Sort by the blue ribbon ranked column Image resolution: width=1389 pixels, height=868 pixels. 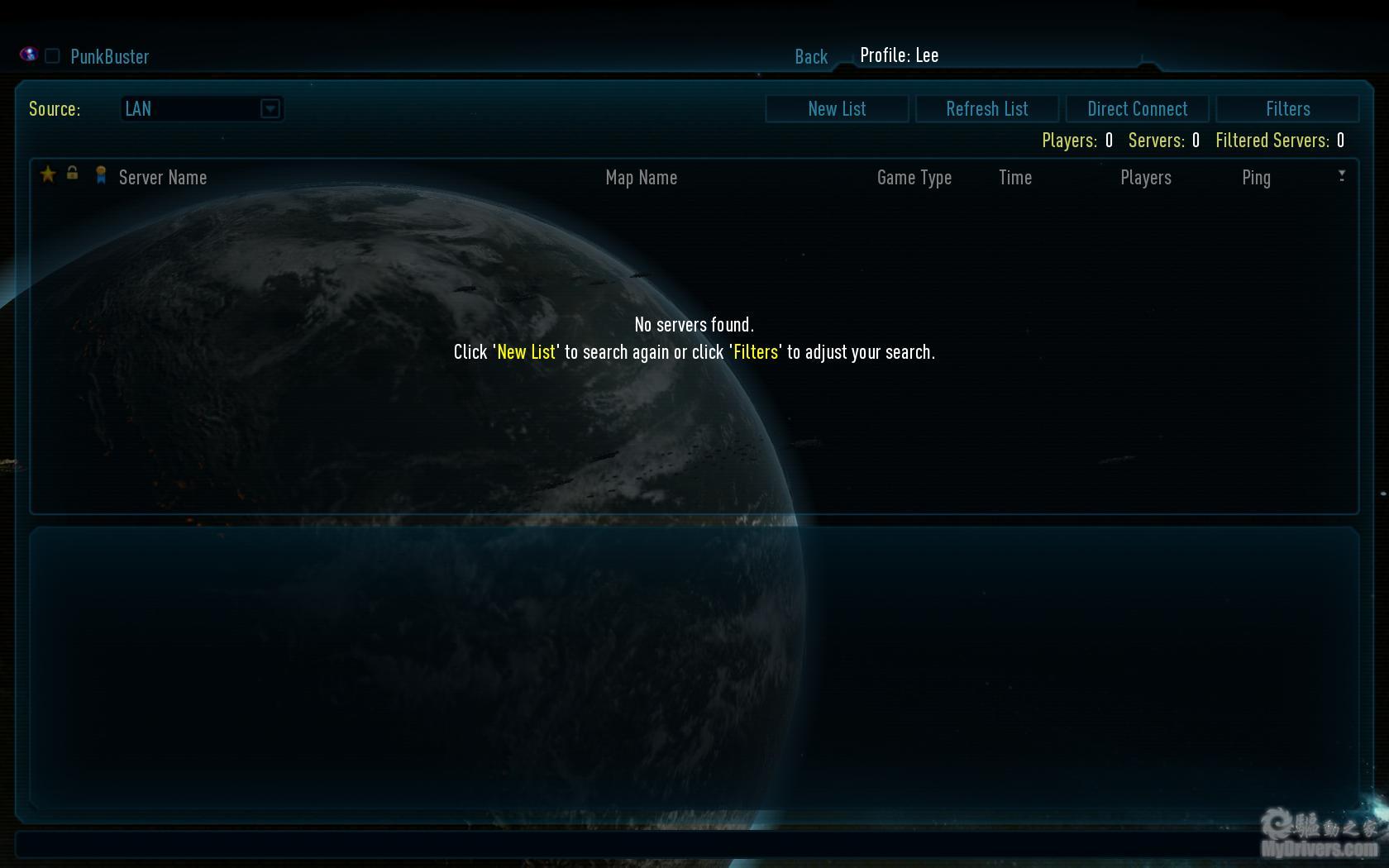click(x=101, y=174)
